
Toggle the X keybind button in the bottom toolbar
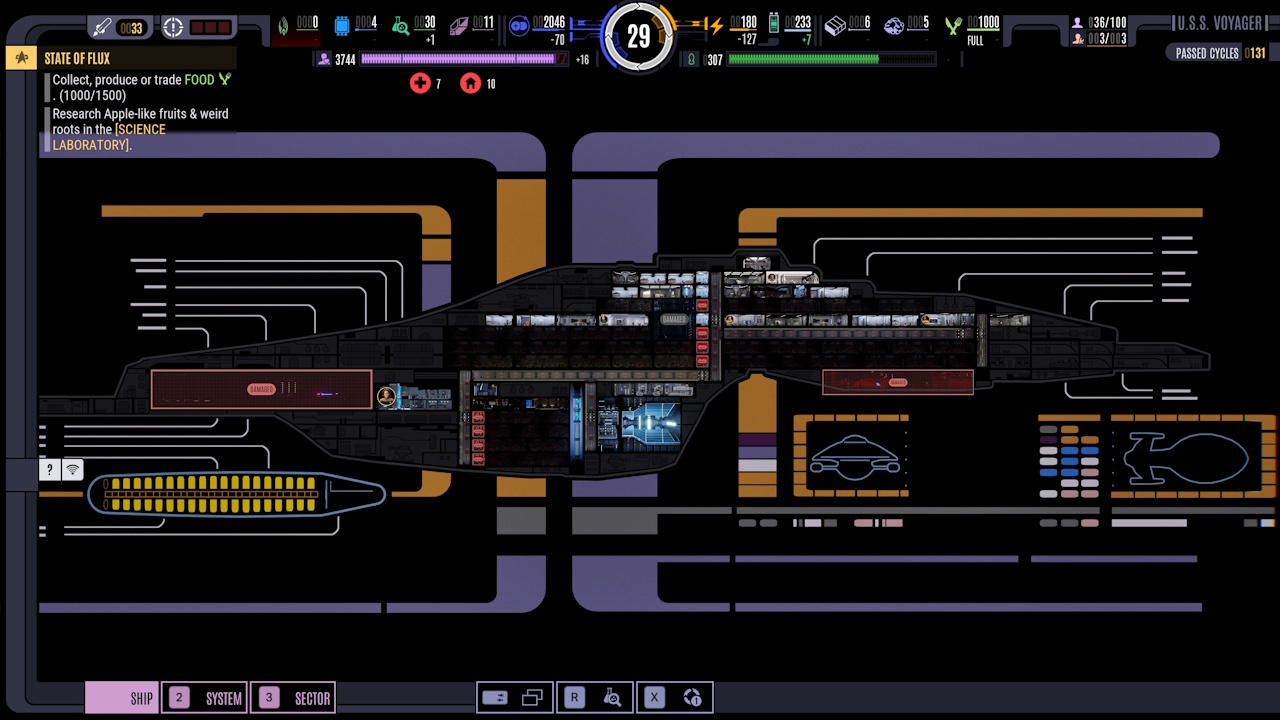click(x=653, y=697)
